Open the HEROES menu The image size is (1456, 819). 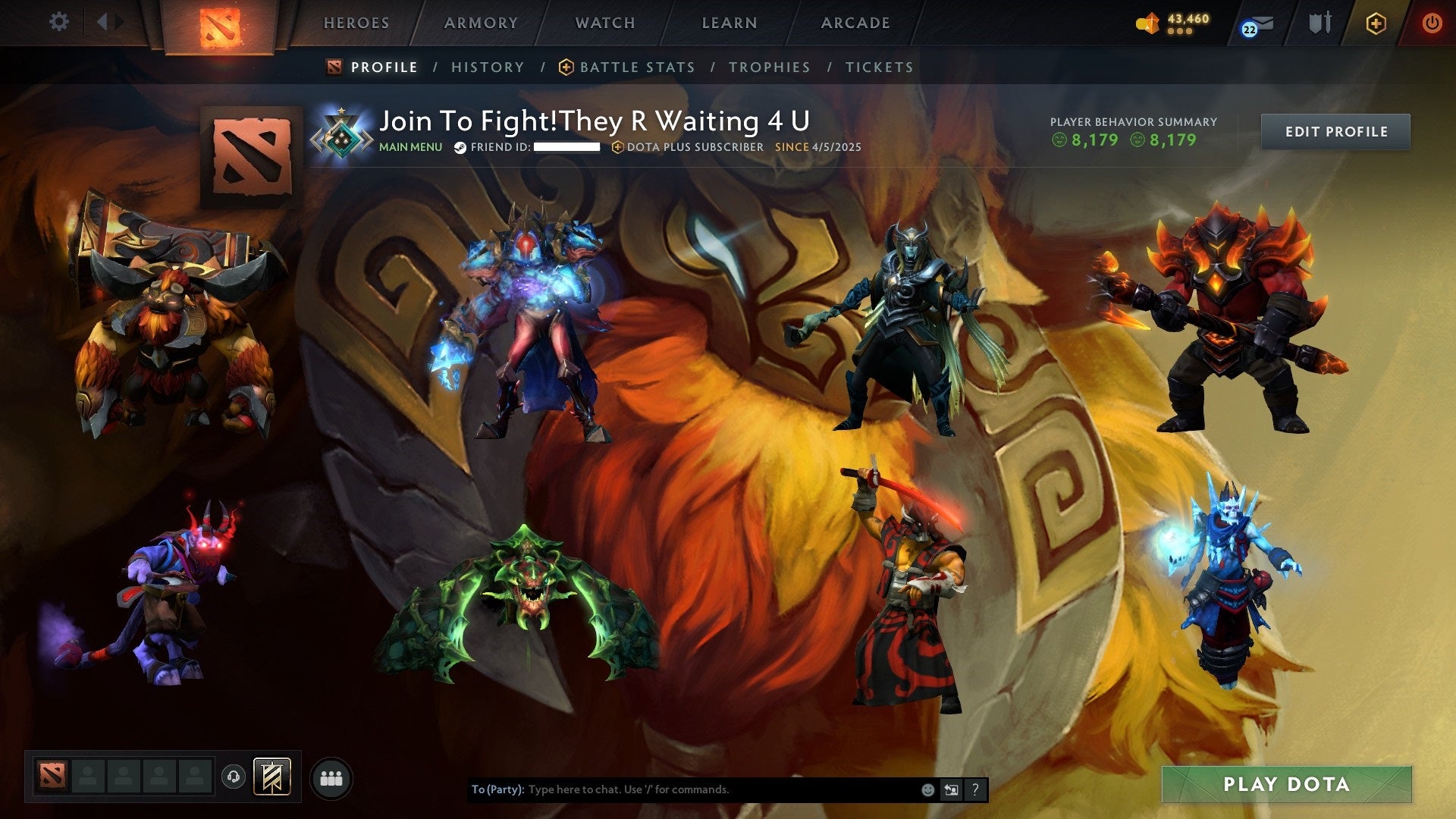coord(356,23)
